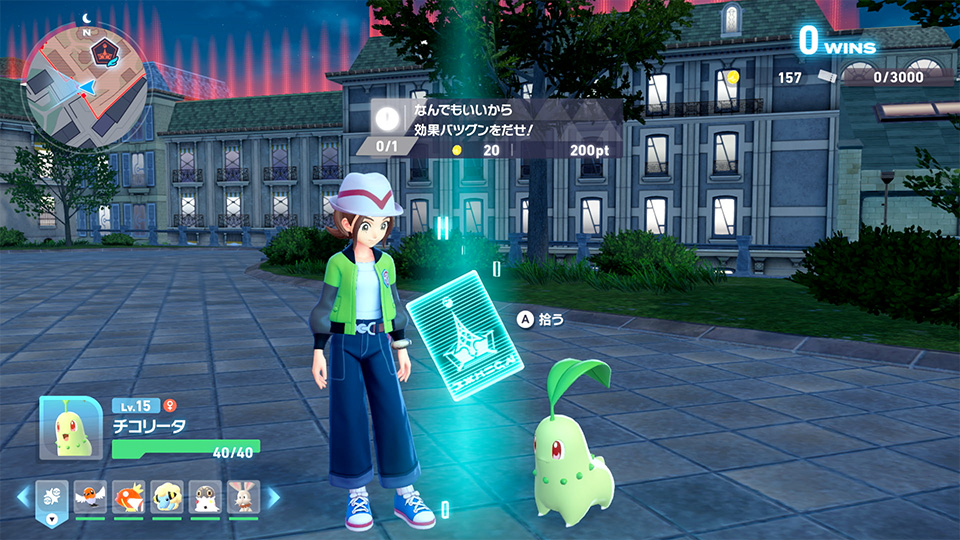Select the Fletchling party slot
The height and width of the screenshot is (540, 960).
90,497
